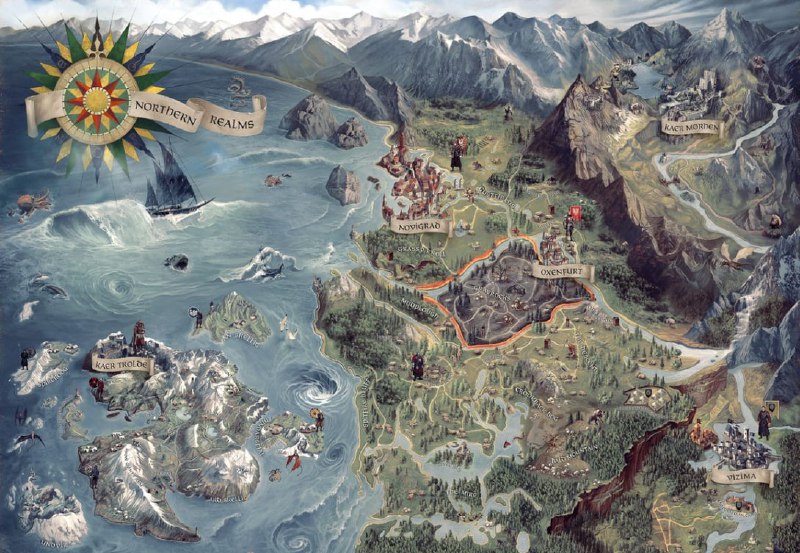Select the Novigrad location banner

(418, 228)
